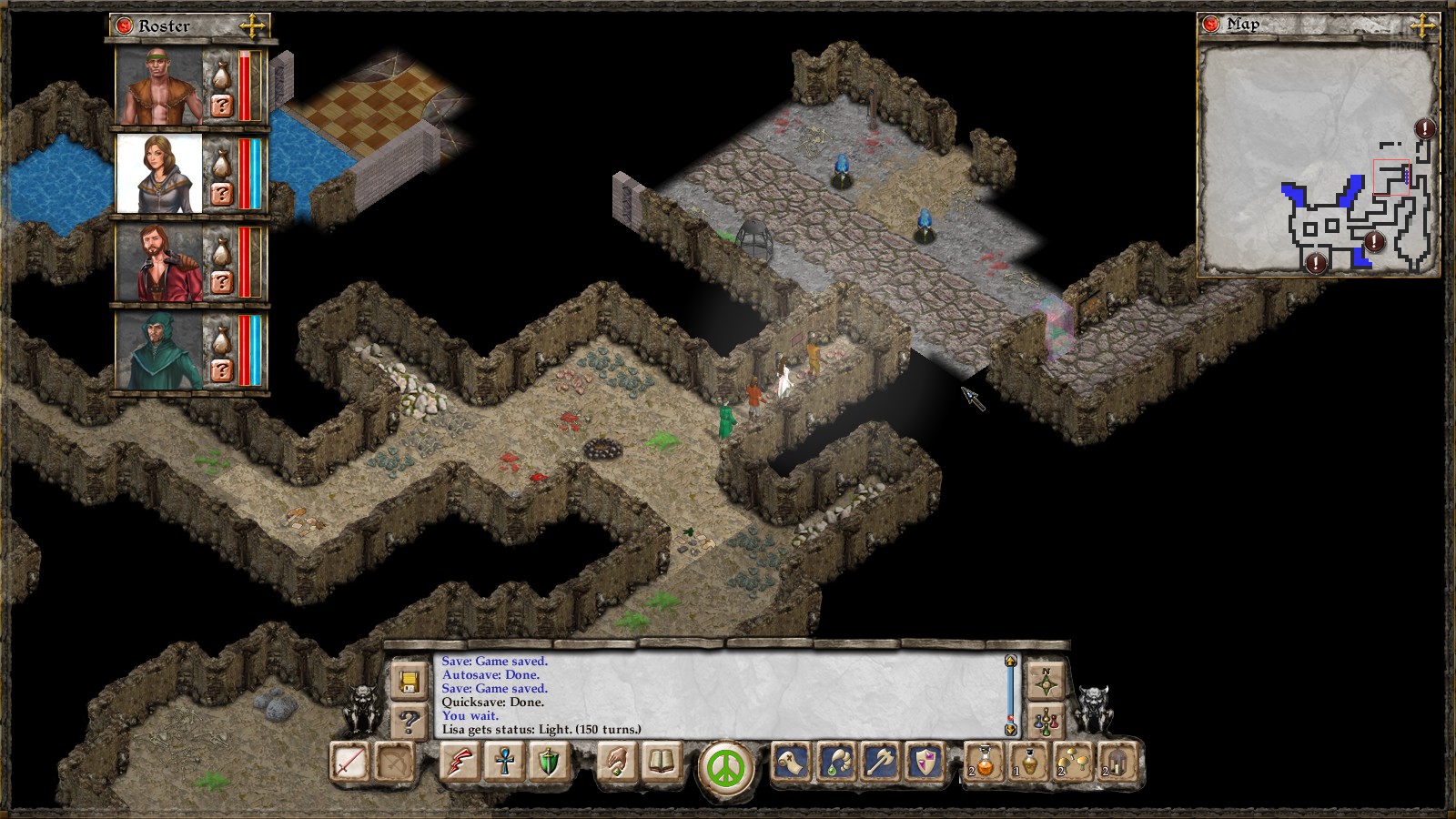The width and height of the screenshot is (1456, 819).
Task: Click the green peace symbol button
Action: pos(726,766)
